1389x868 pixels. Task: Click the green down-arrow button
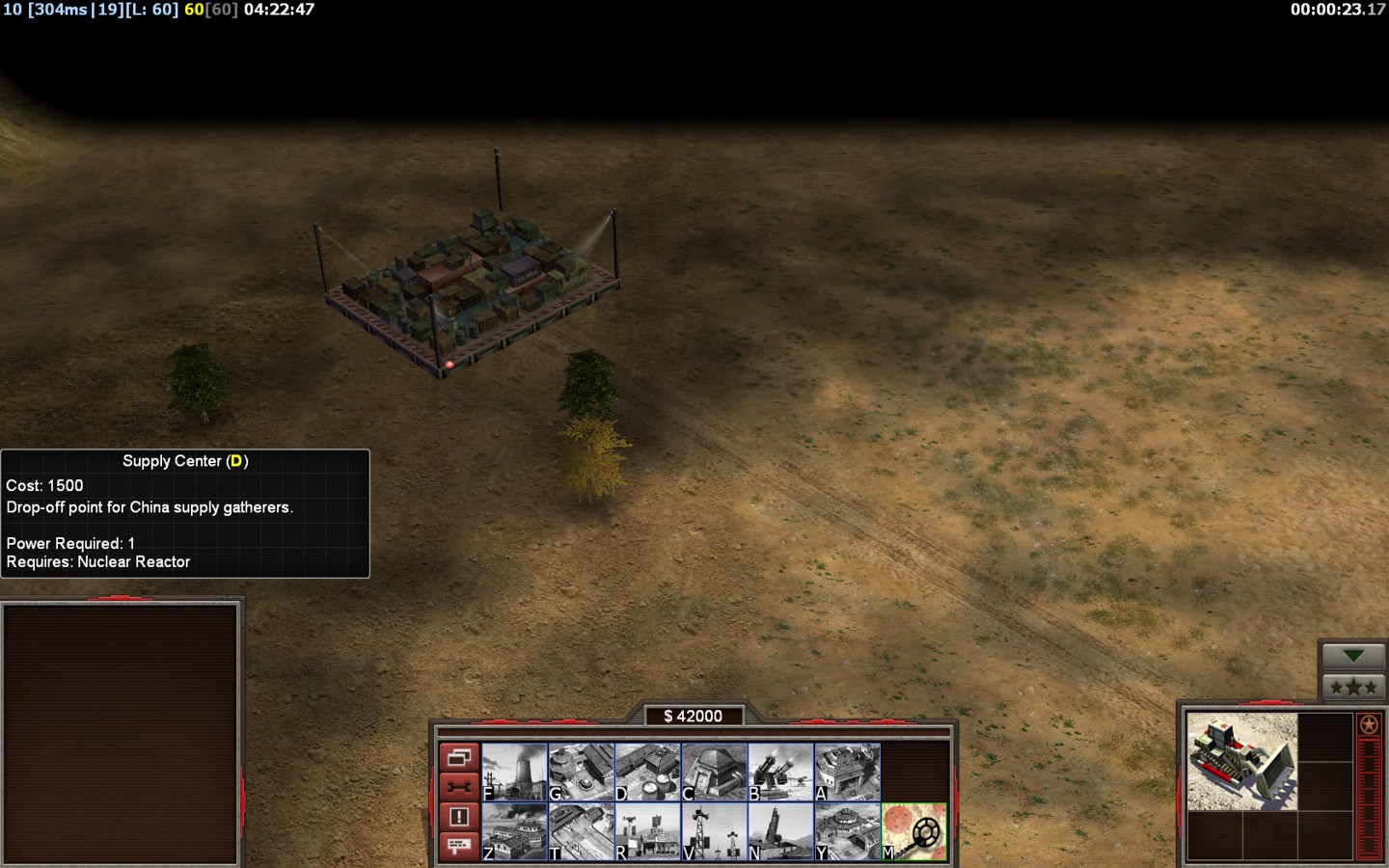click(1353, 657)
